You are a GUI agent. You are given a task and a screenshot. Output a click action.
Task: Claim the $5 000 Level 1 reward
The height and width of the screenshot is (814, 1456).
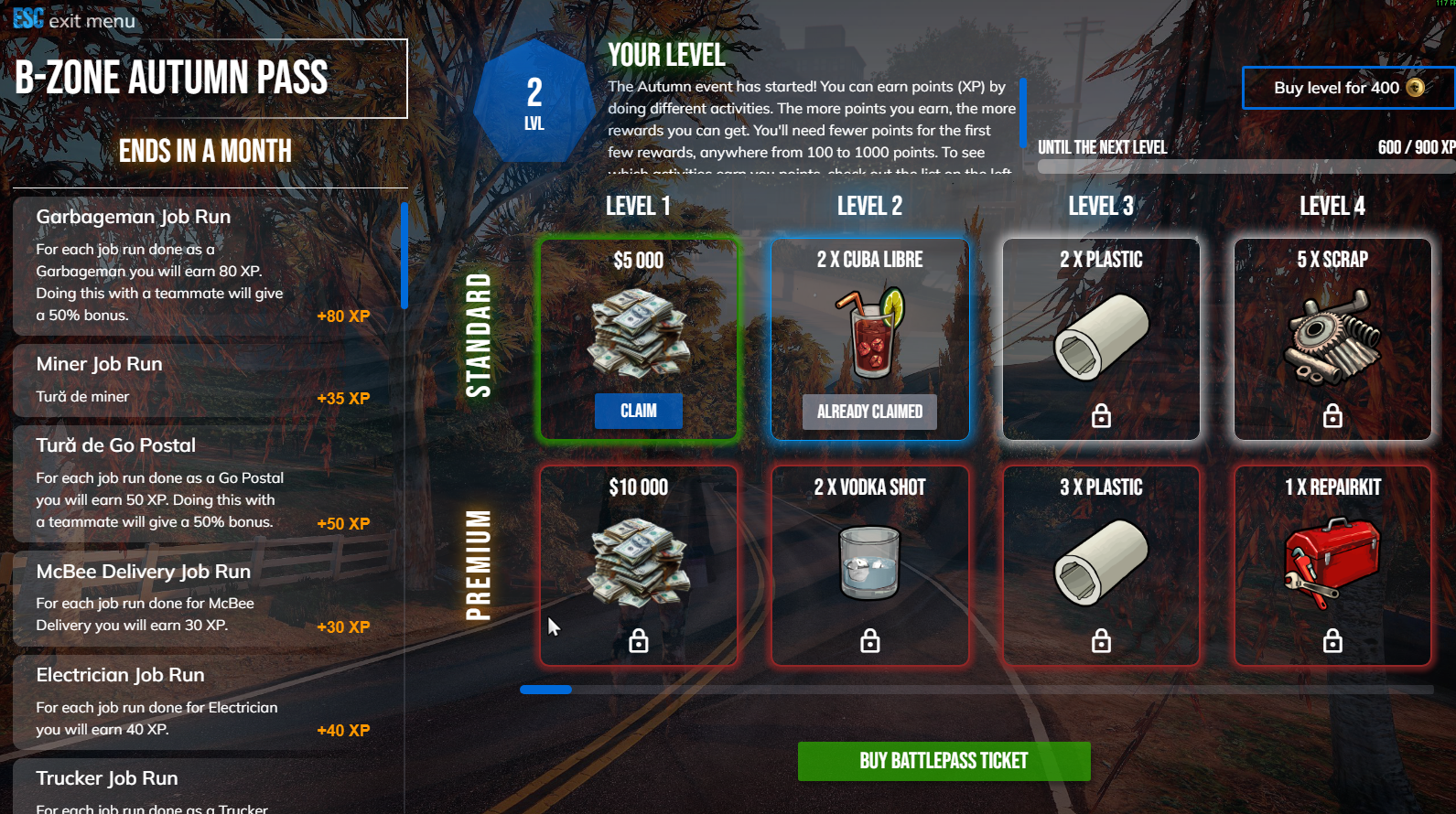[x=638, y=411]
